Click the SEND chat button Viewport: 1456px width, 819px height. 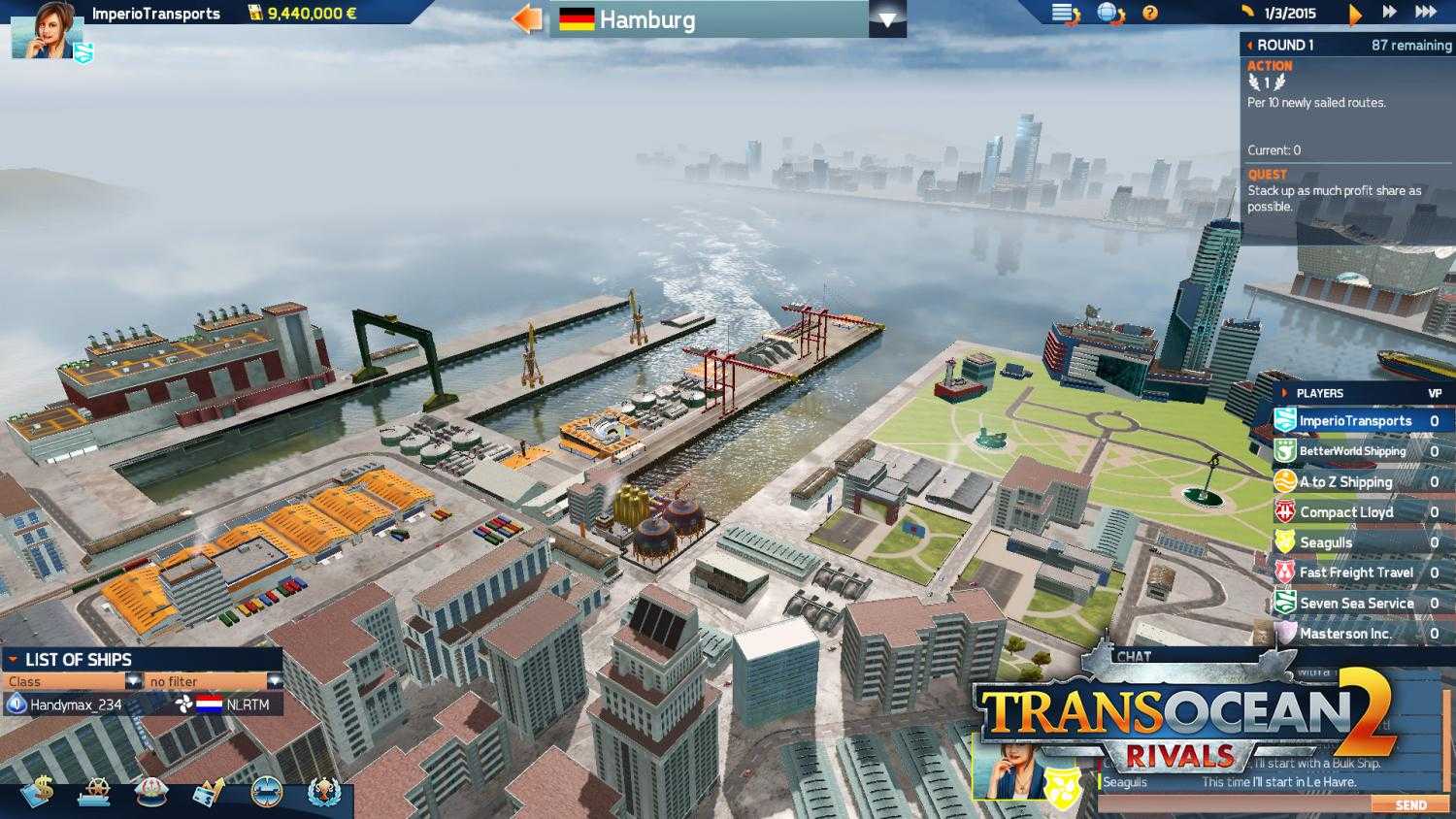point(1410,804)
